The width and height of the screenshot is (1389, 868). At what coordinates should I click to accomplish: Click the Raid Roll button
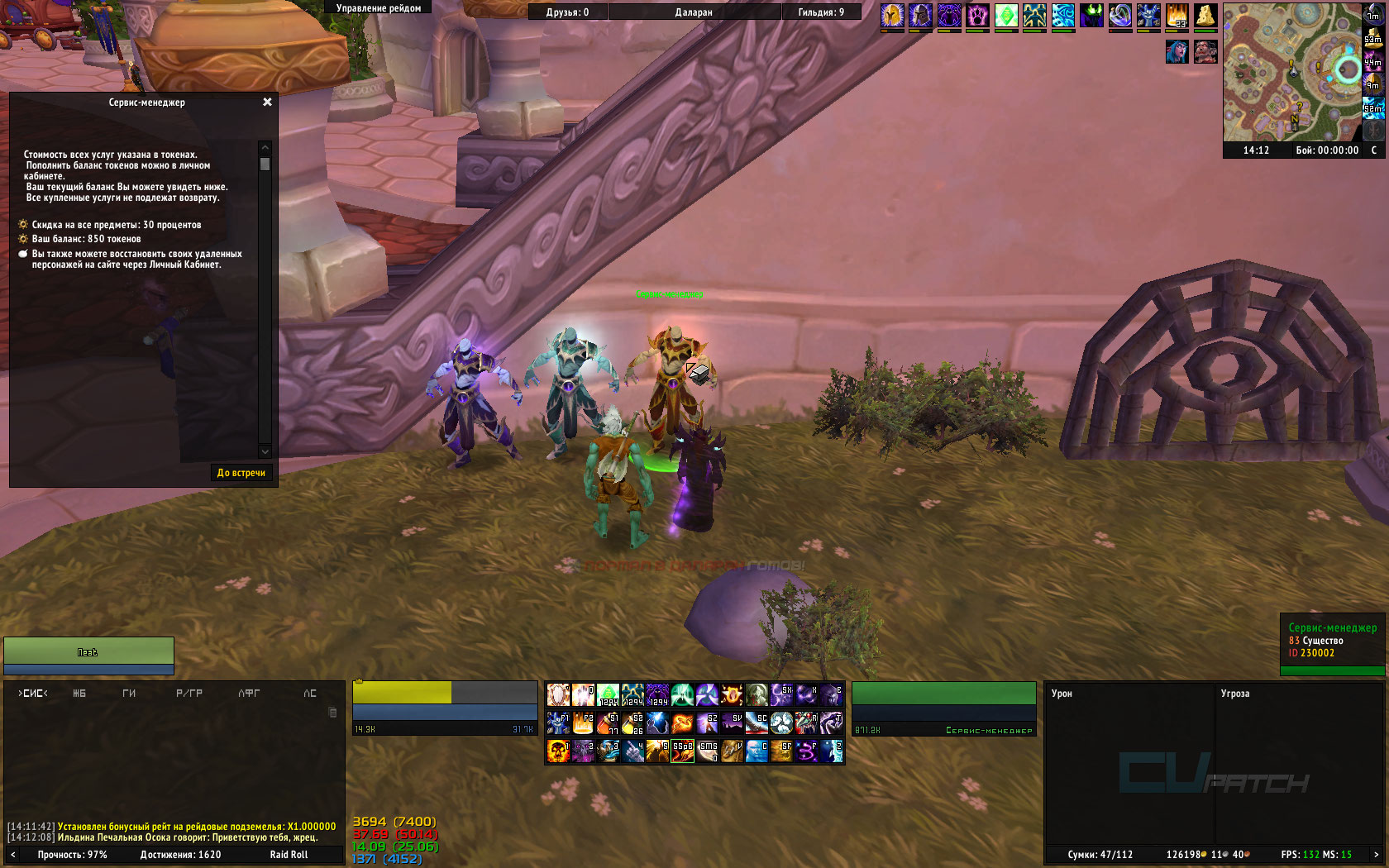(x=289, y=855)
